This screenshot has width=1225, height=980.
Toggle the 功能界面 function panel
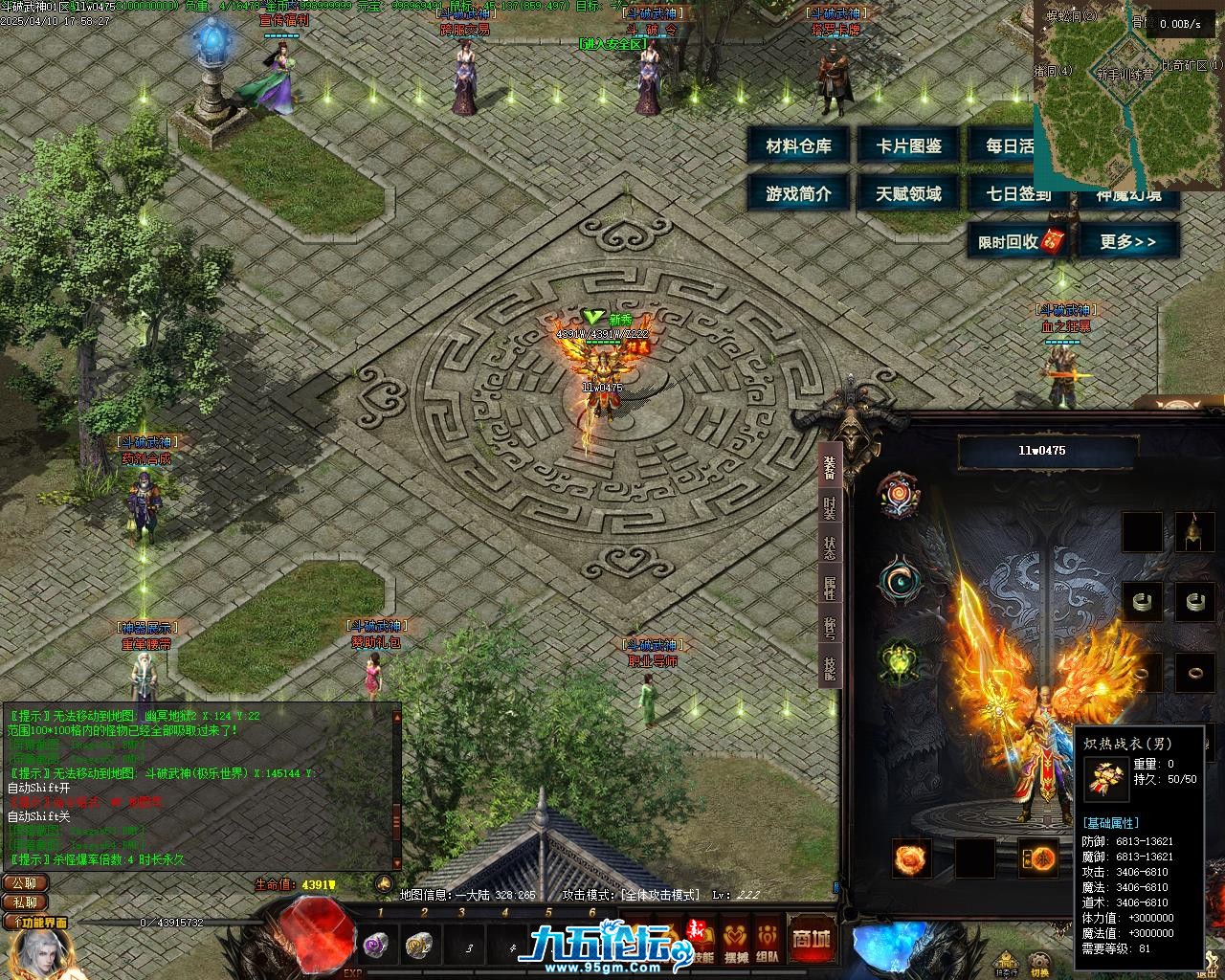[37, 923]
